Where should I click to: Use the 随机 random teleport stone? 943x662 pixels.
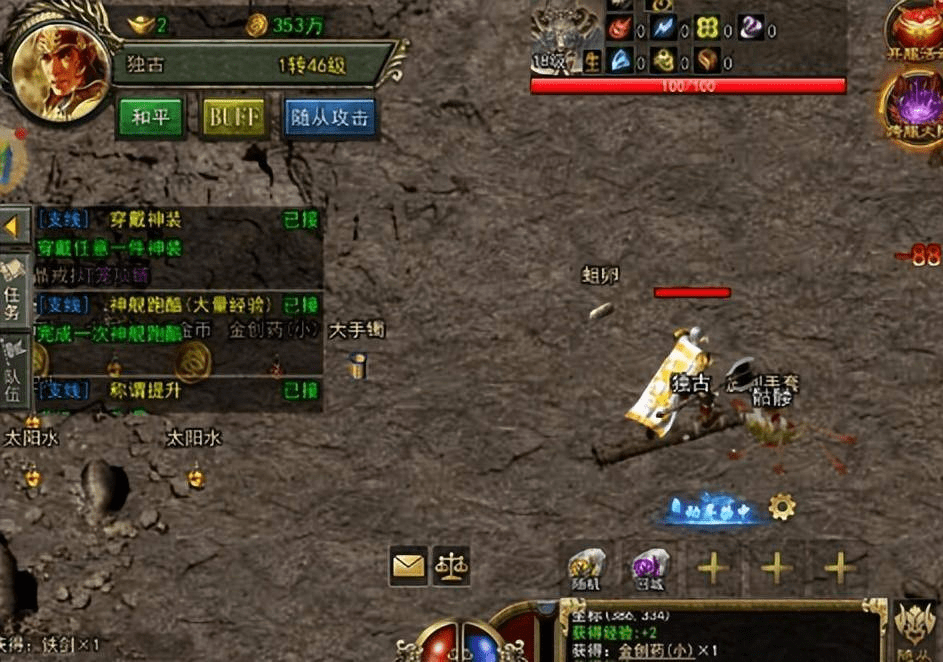(x=586, y=569)
